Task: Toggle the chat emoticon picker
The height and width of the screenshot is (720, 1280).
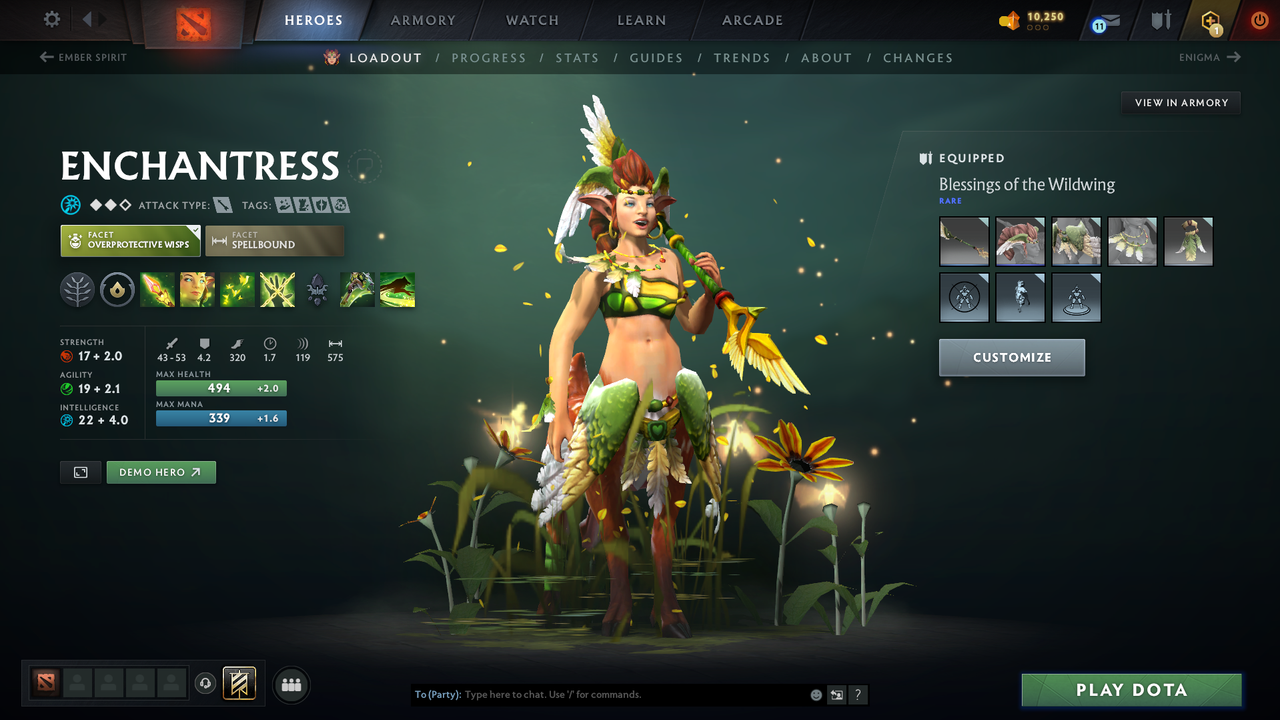Action: tap(815, 694)
